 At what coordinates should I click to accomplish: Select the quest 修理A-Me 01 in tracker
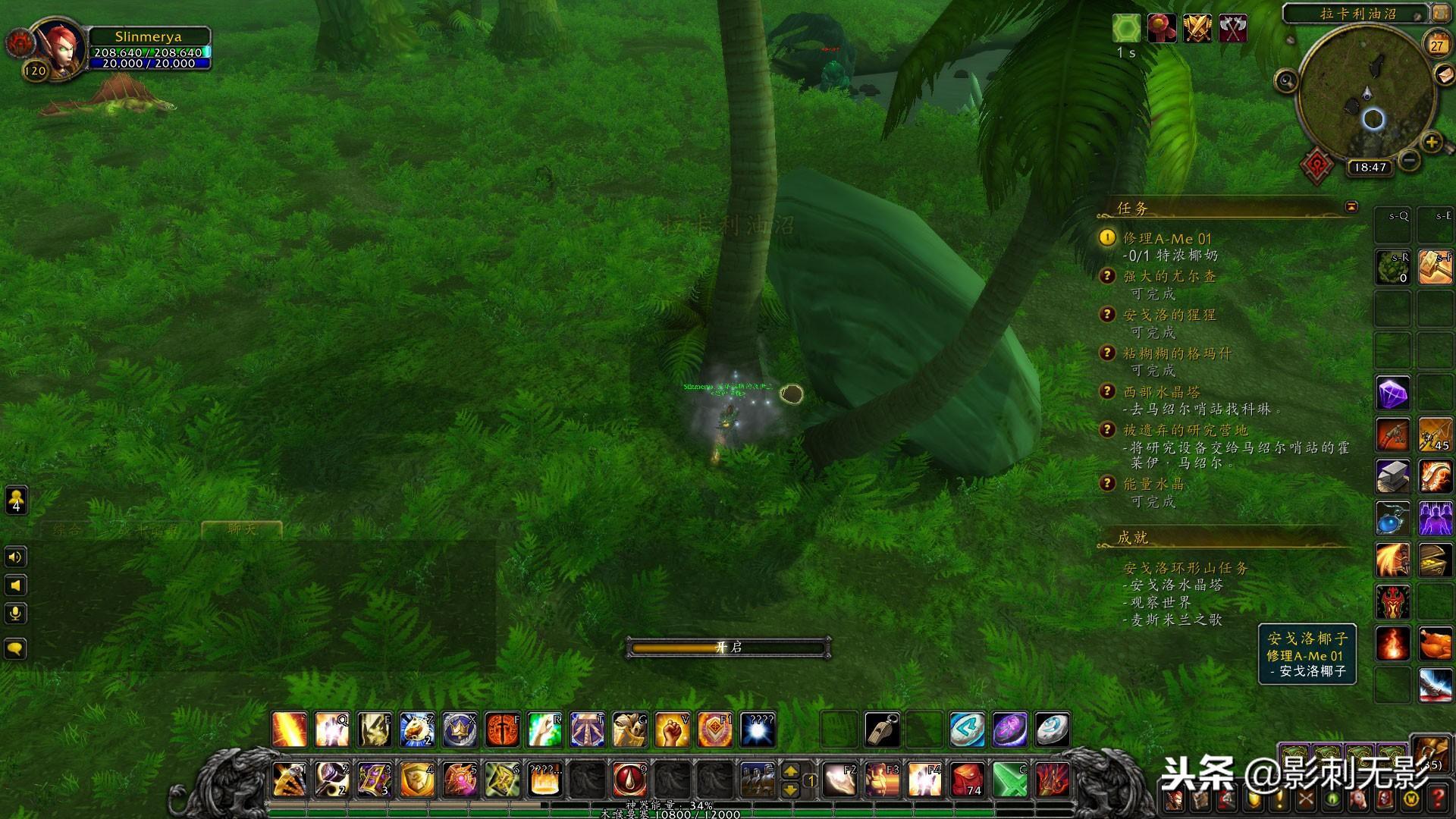click(x=1167, y=238)
